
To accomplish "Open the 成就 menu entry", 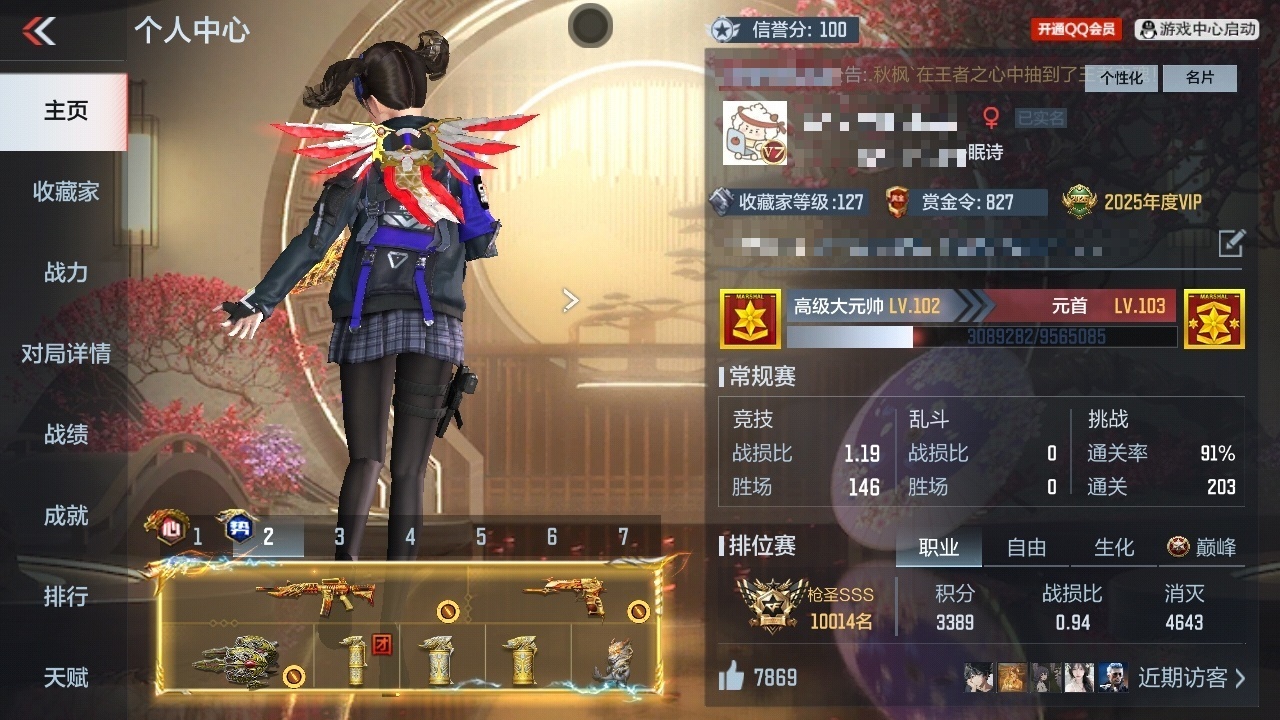I will [x=65, y=515].
